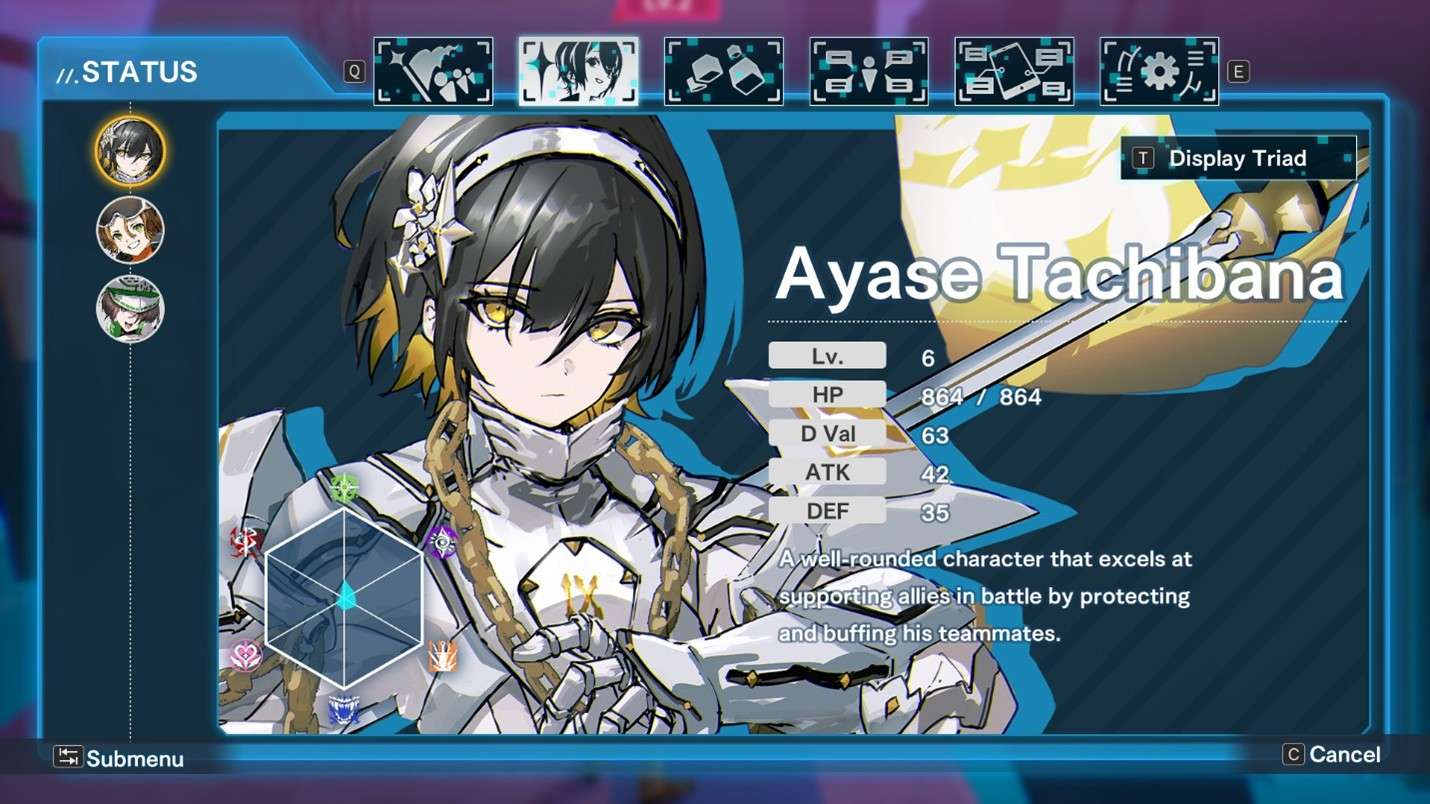Open the Submenu
The height and width of the screenshot is (804, 1430).
pyautogui.click(x=120, y=758)
